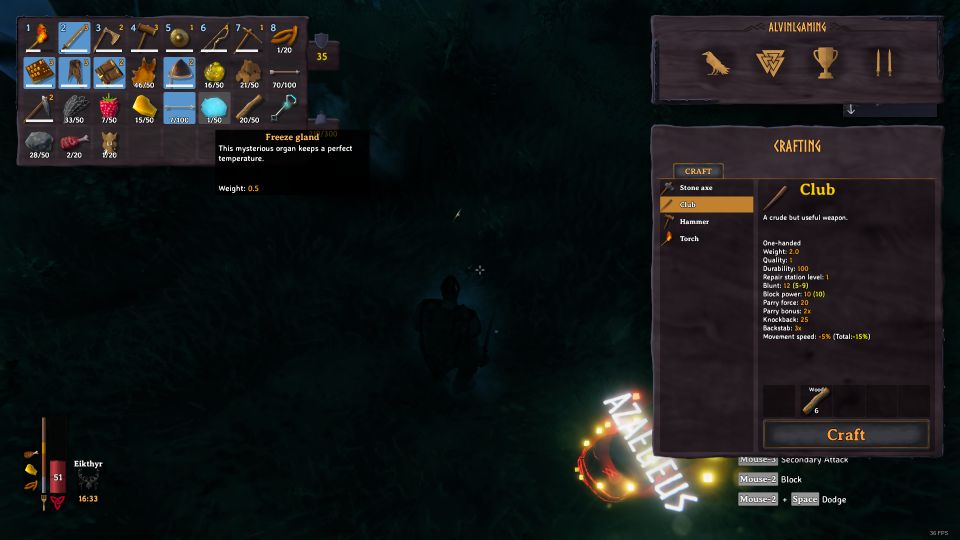Open the Craft tab
This screenshot has height=540, width=960.
pos(698,171)
